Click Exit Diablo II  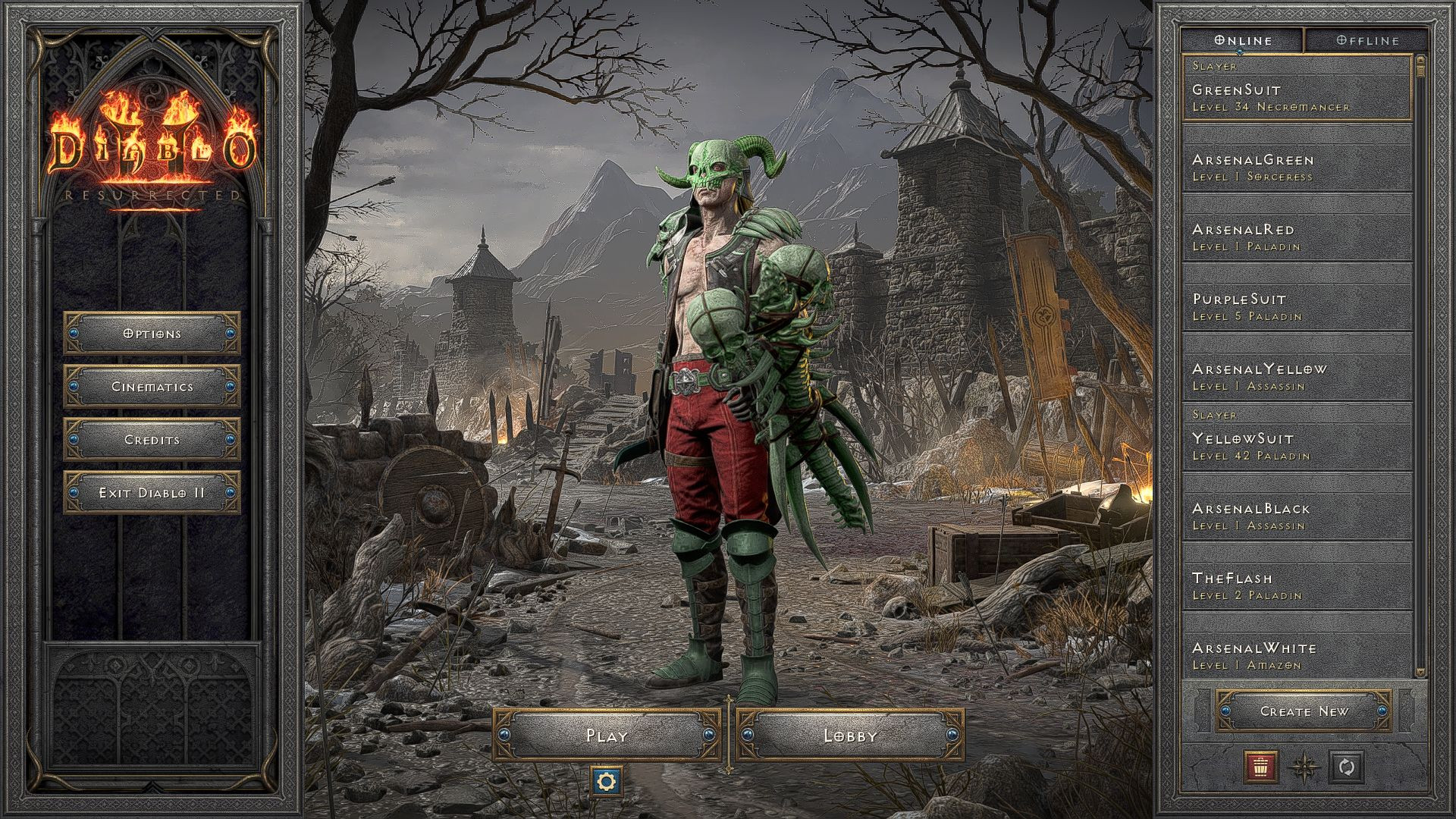click(151, 491)
